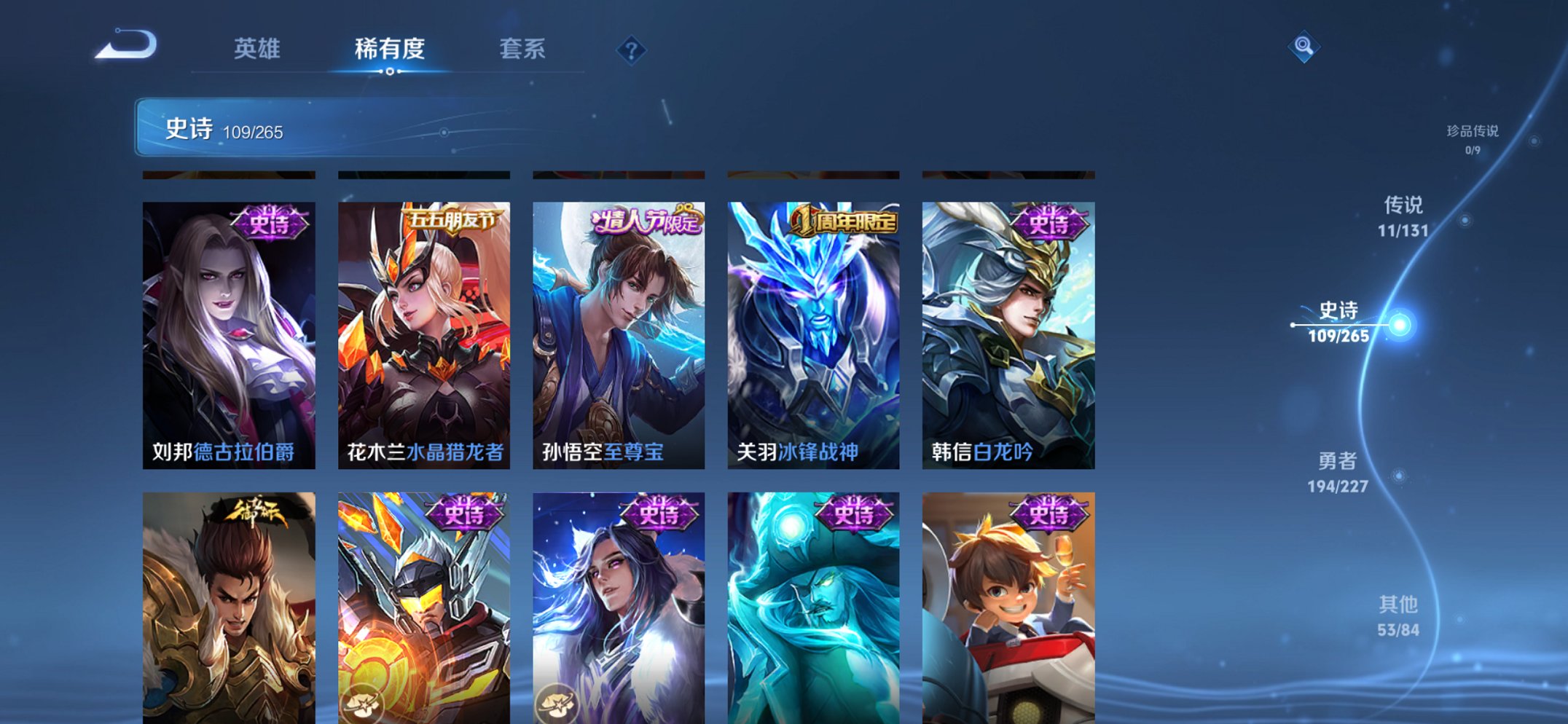Image resolution: width=1568 pixels, height=724 pixels.
Task: Open the question mark help icon
Action: click(x=632, y=50)
